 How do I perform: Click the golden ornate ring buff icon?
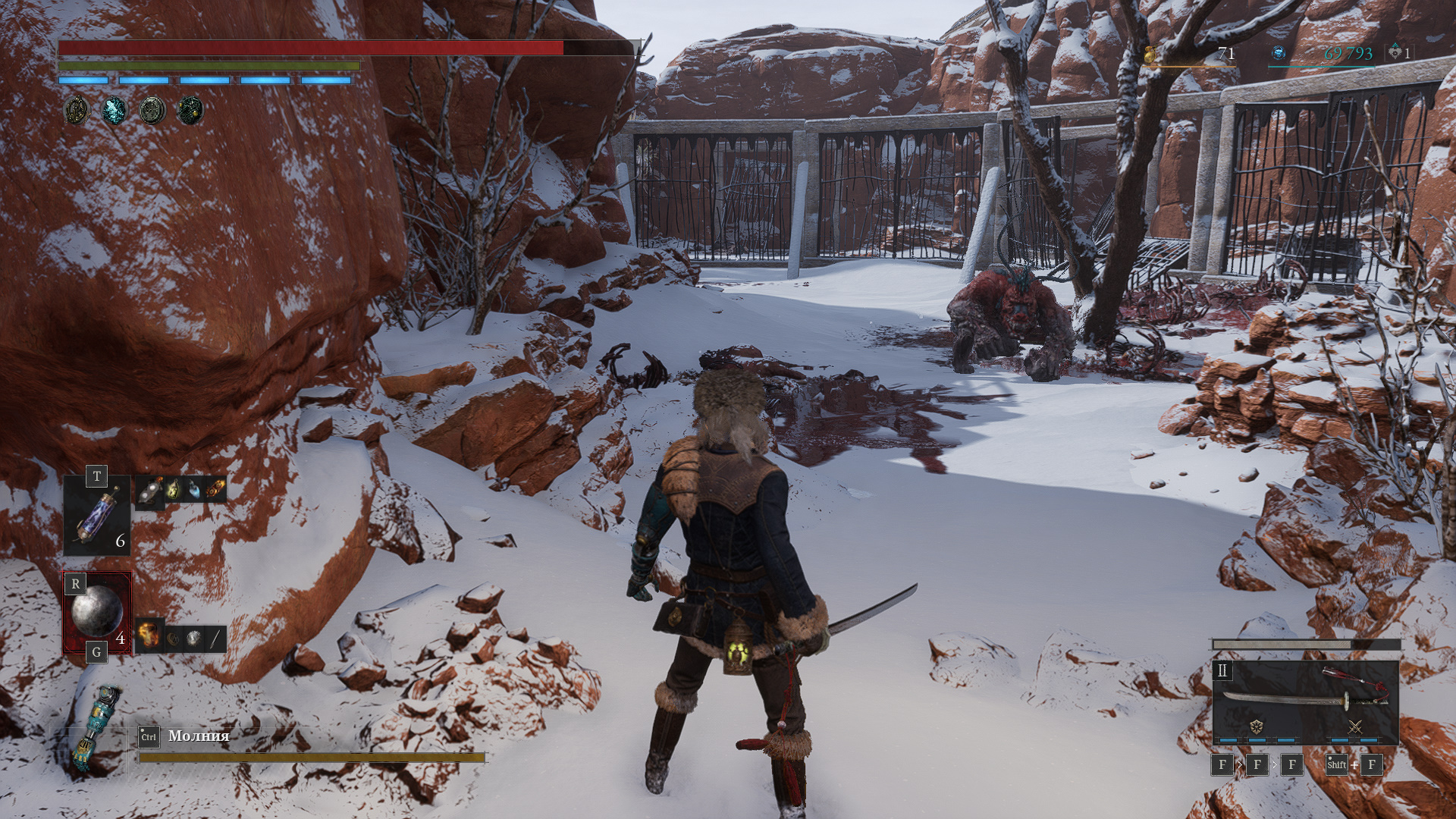point(77,111)
